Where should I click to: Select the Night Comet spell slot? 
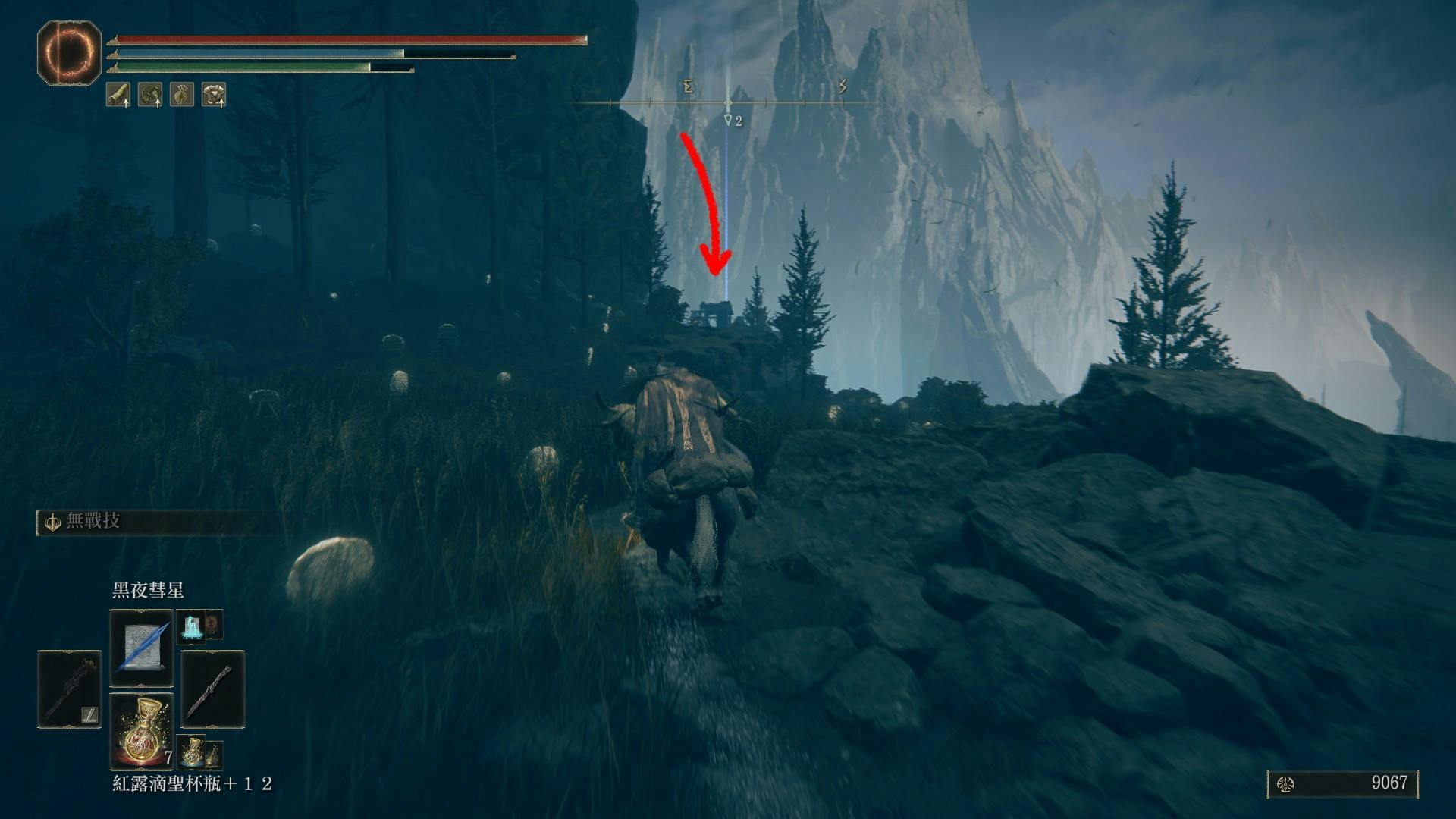click(142, 649)
